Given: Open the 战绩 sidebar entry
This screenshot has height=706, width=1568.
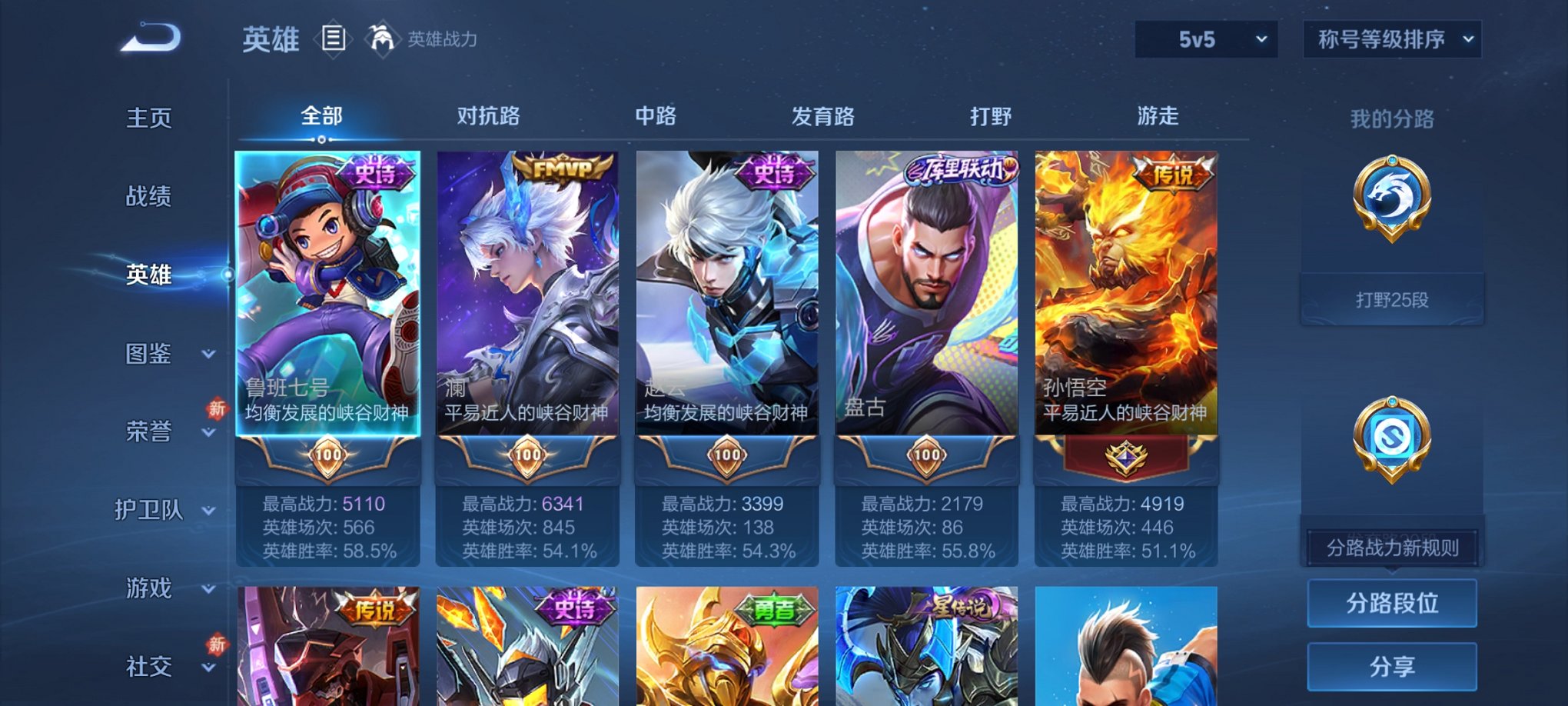Looking at the screenshot, I should tap(148, 196).
